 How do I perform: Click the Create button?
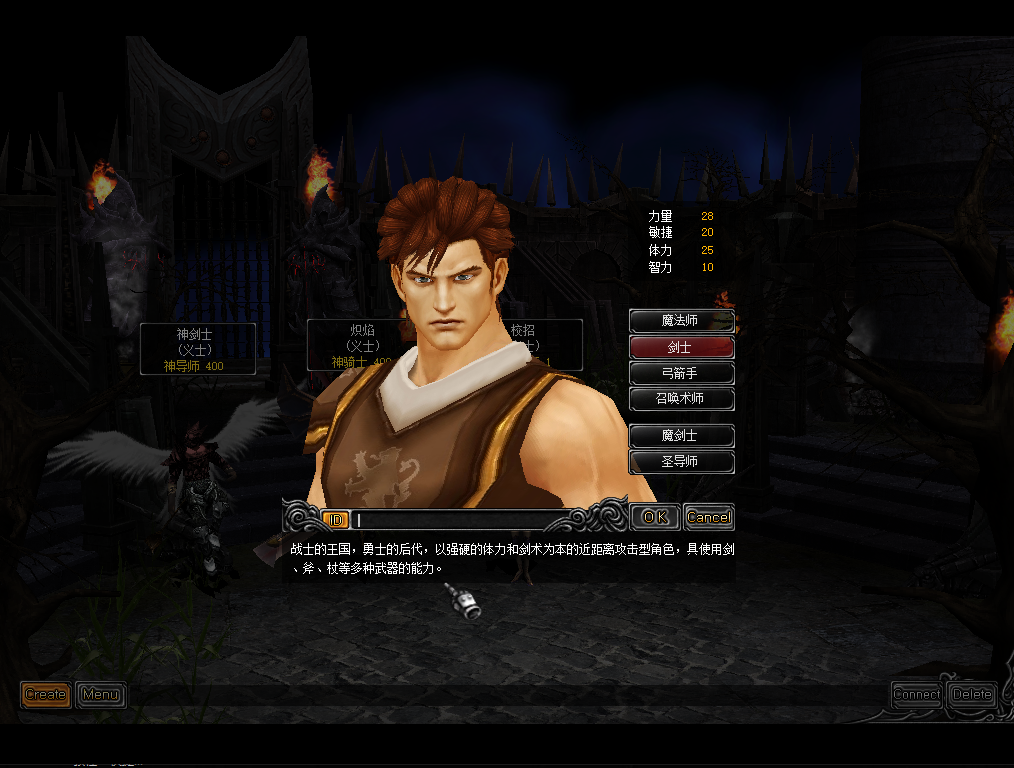pos(46,694)
